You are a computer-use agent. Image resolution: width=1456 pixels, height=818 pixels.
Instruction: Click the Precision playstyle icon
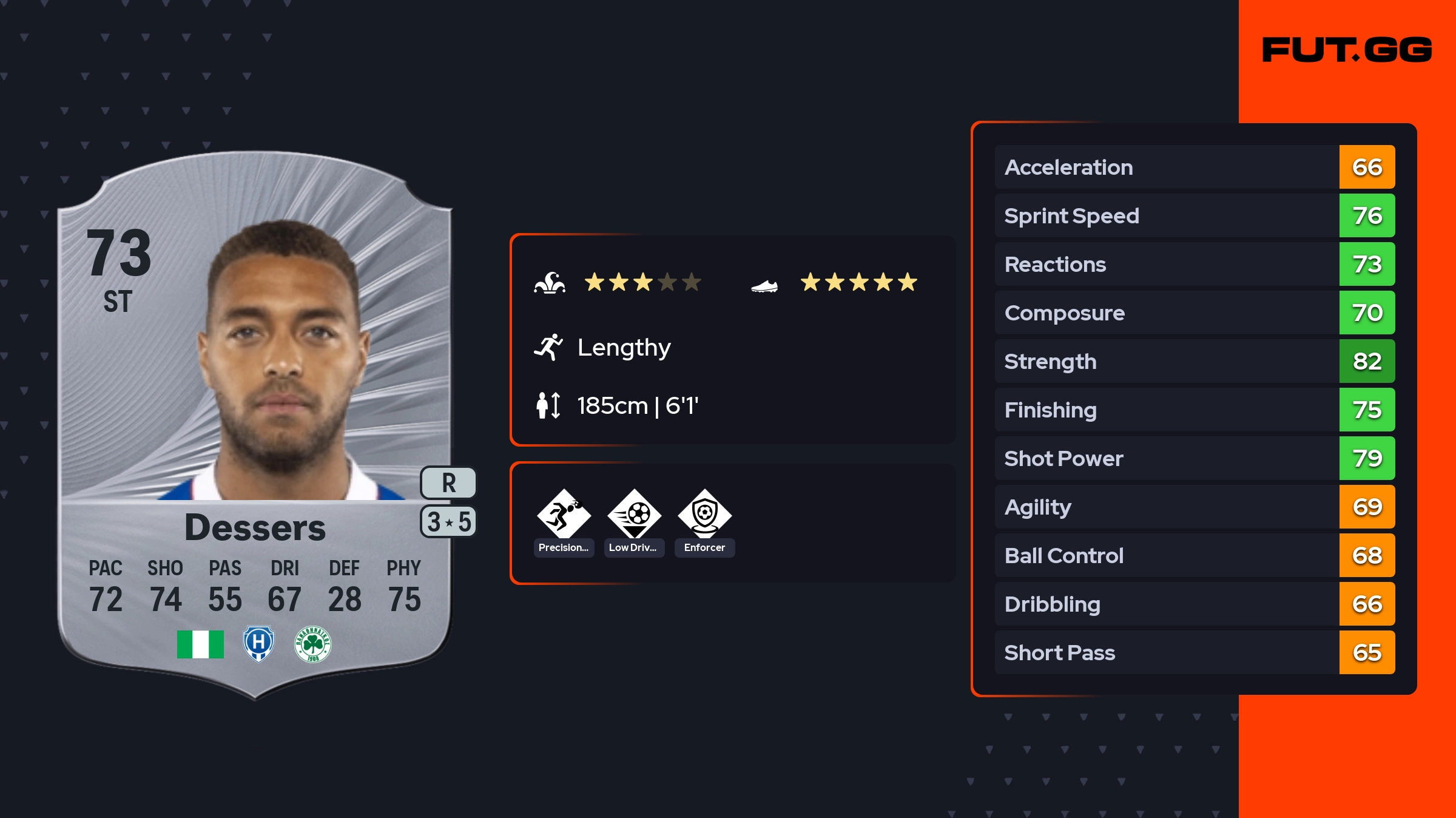click(564, 515)
